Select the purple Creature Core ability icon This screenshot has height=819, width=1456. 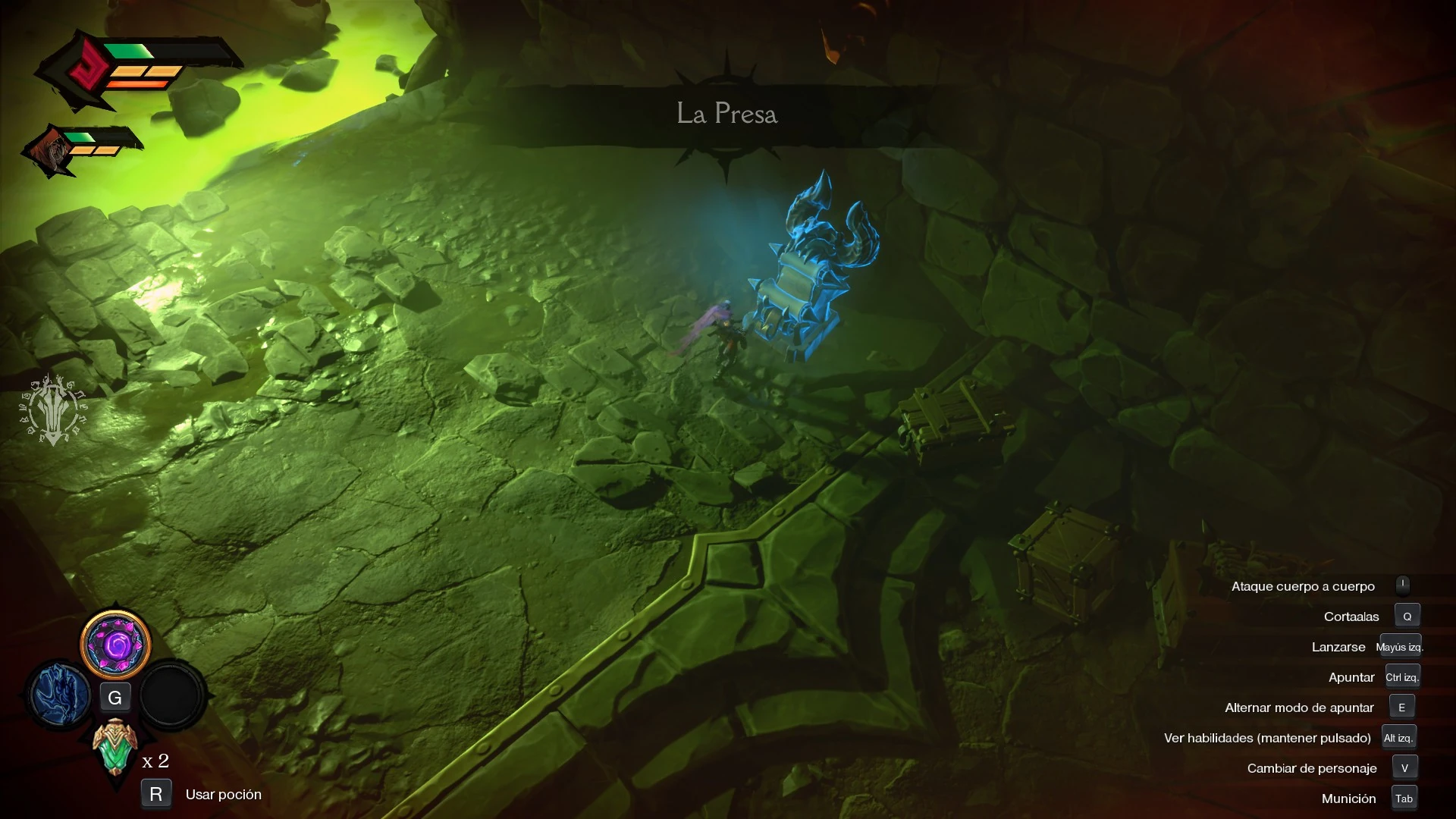tap(115, 645)
